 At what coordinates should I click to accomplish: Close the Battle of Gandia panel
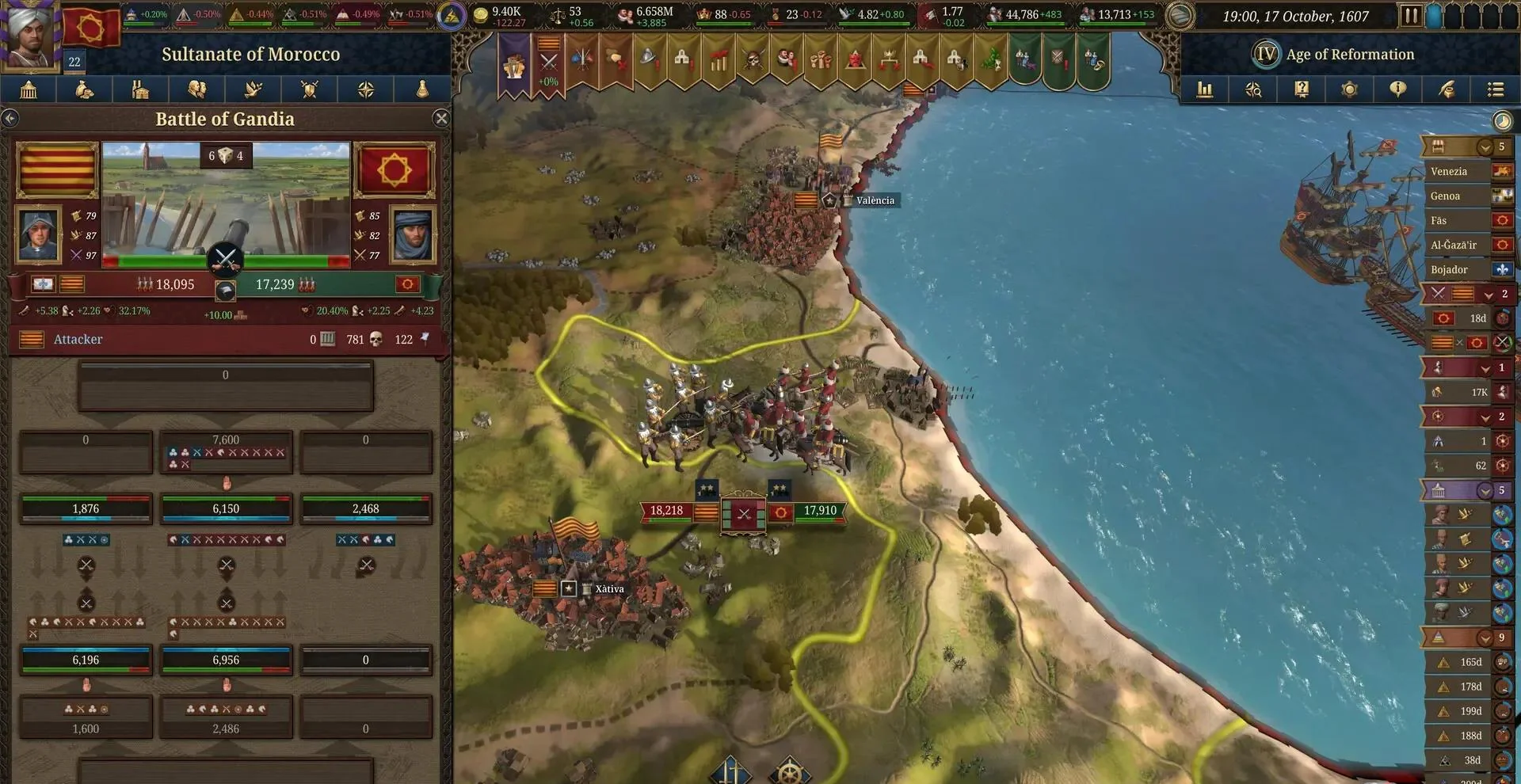point(441,119)
